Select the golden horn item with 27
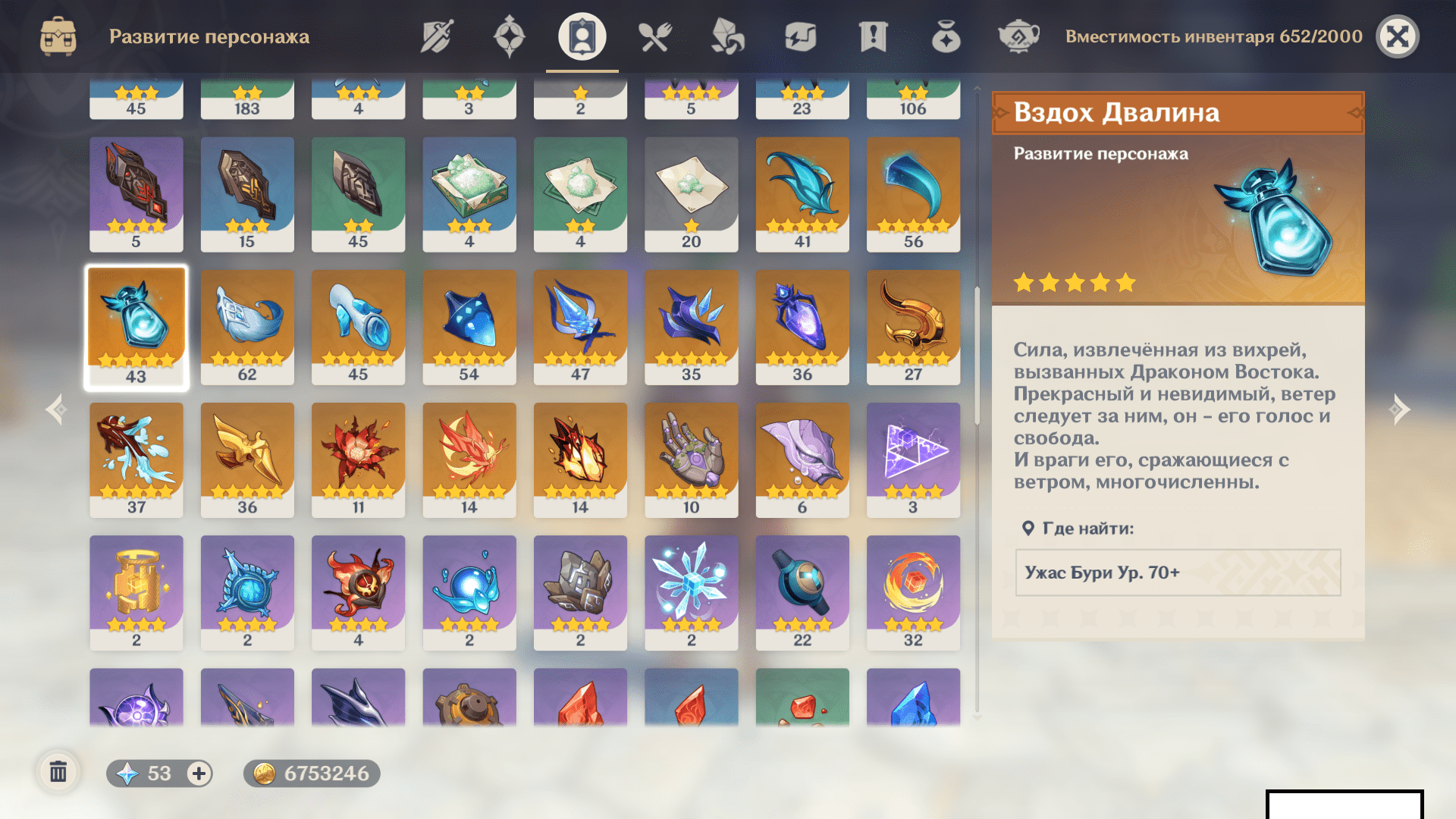1456x819 pixels. [x=913, y=327]
